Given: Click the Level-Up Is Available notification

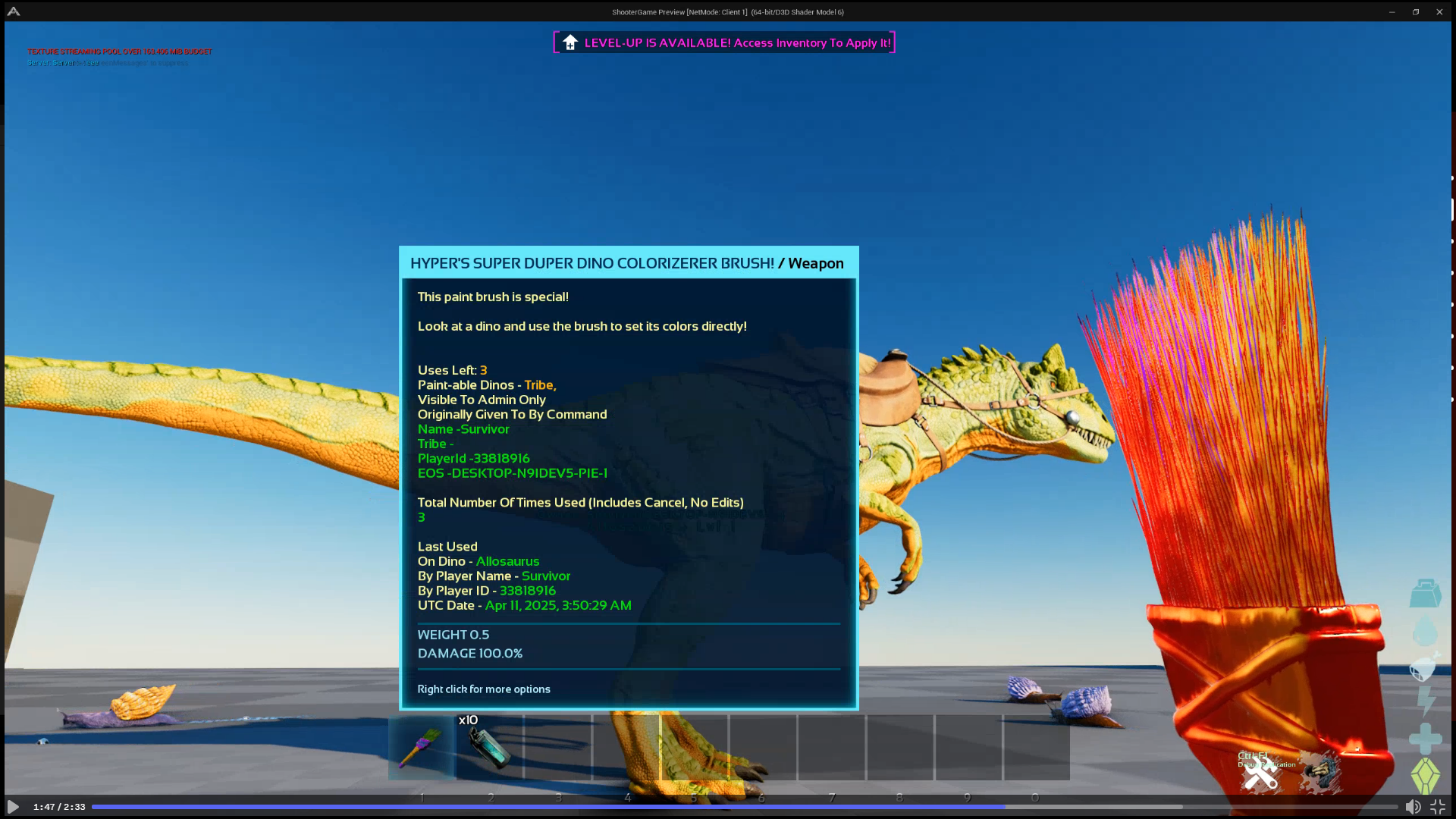Looking at the screenshot, I should pos(724,42).
